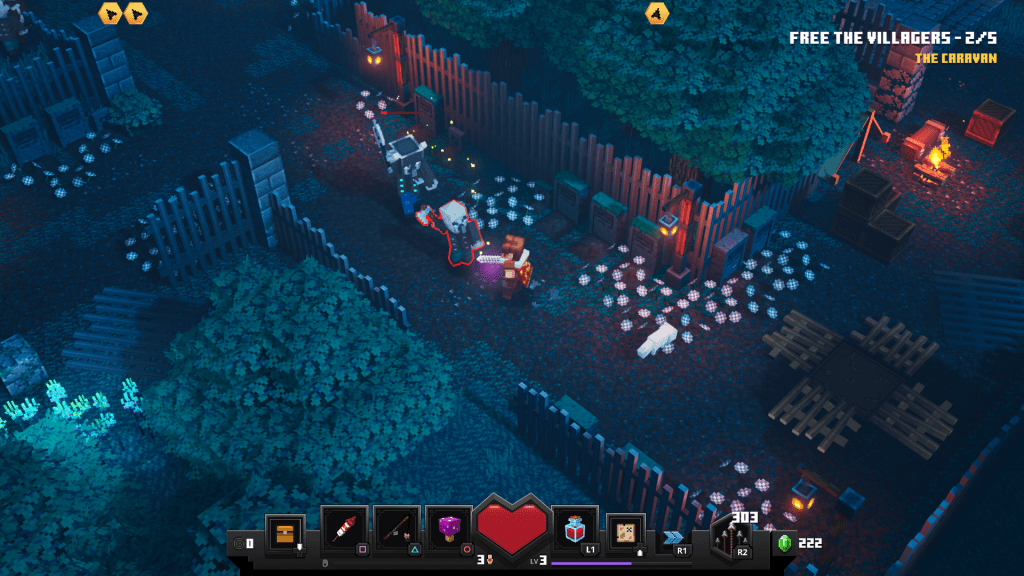1024x576 pixels.
Task: Trigger the blue dodge roll arrows
Action: click(x=674, y=538)
